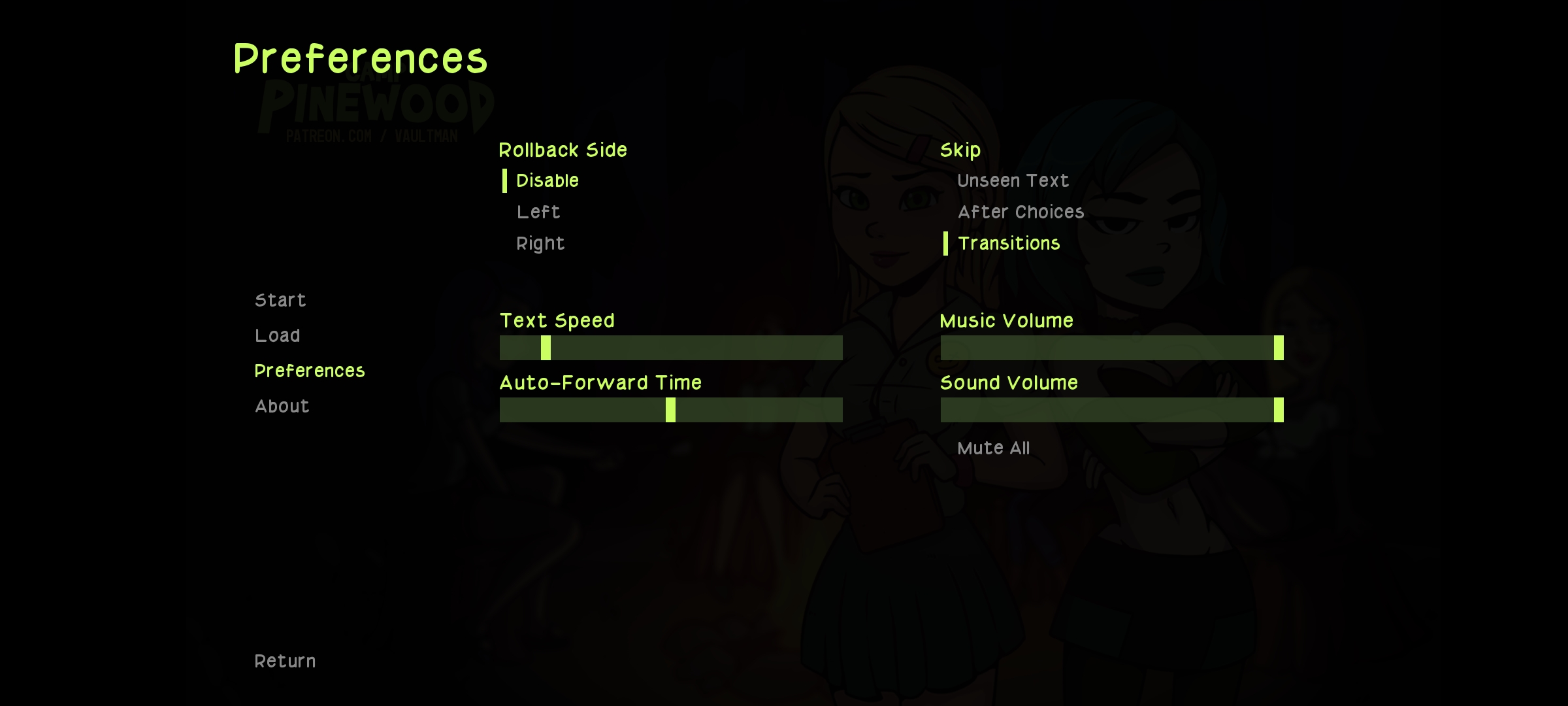1568x706 pixels.
Task: Set Rollback Side to Left
Action: coord(538,212)
